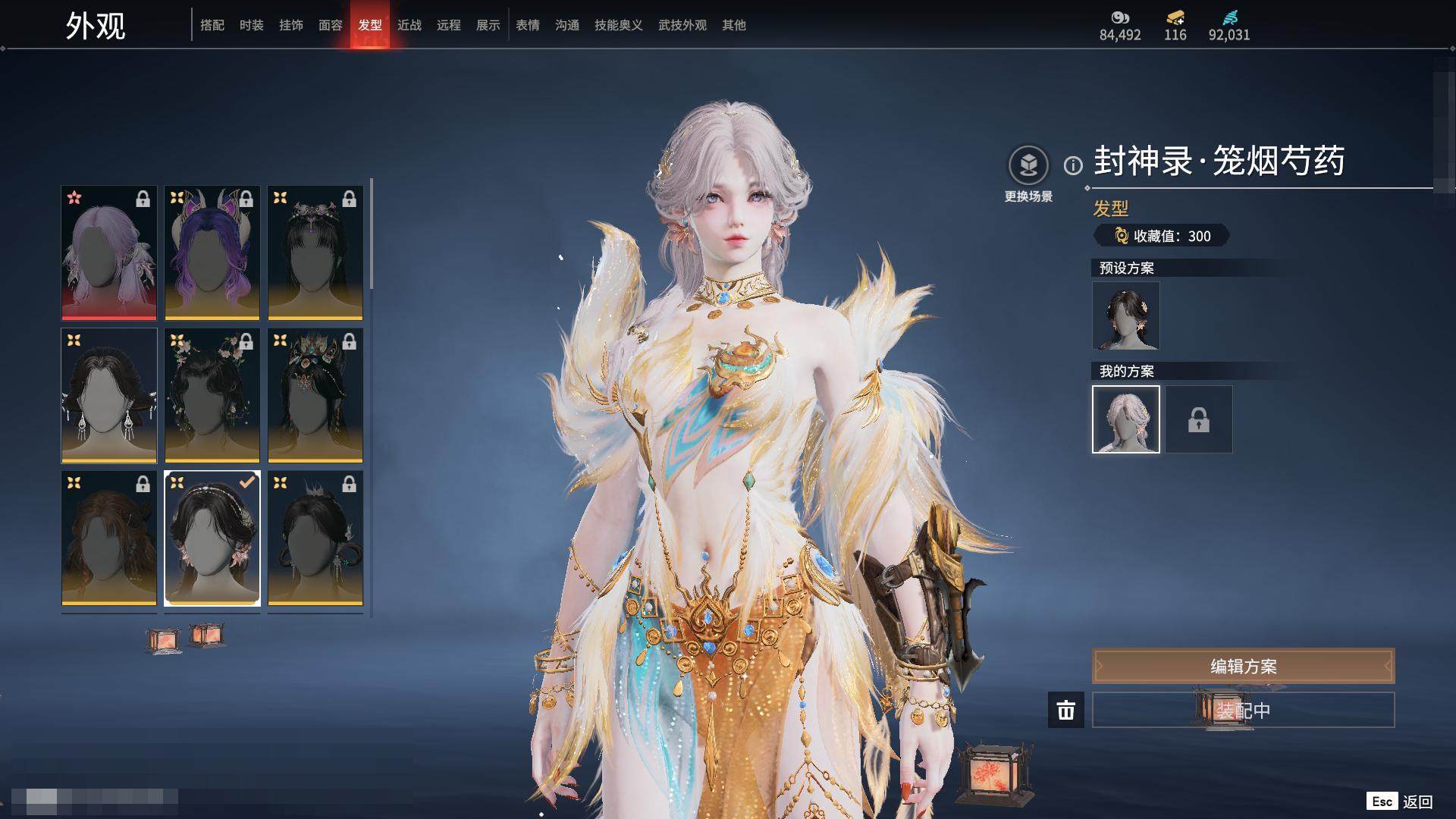Click the locked scheme slot under 我的方案
The image size is (1456, 819).
click(x=1199, y=419)
